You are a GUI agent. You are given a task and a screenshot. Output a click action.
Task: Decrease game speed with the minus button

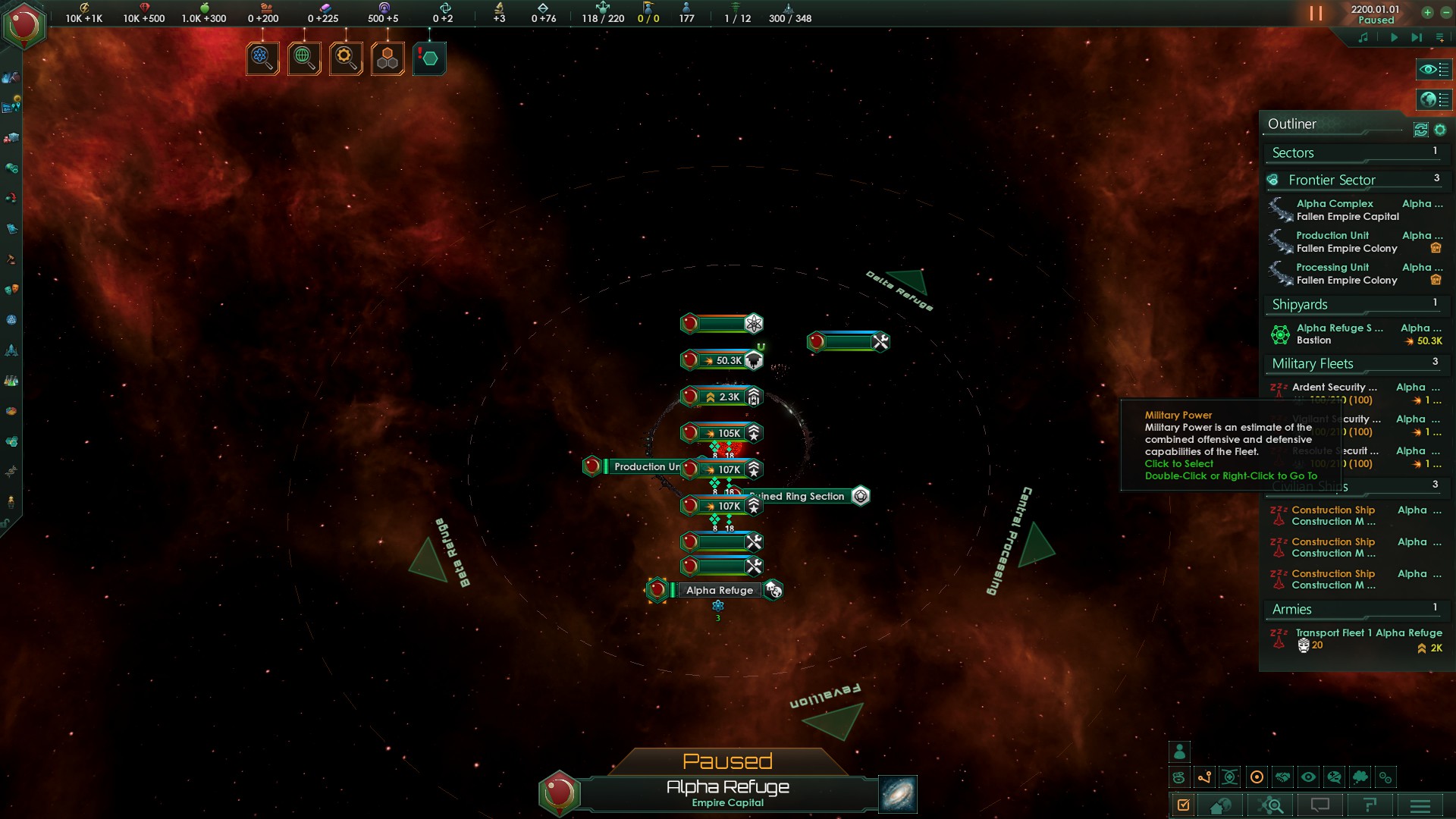tap(1445, 13)
